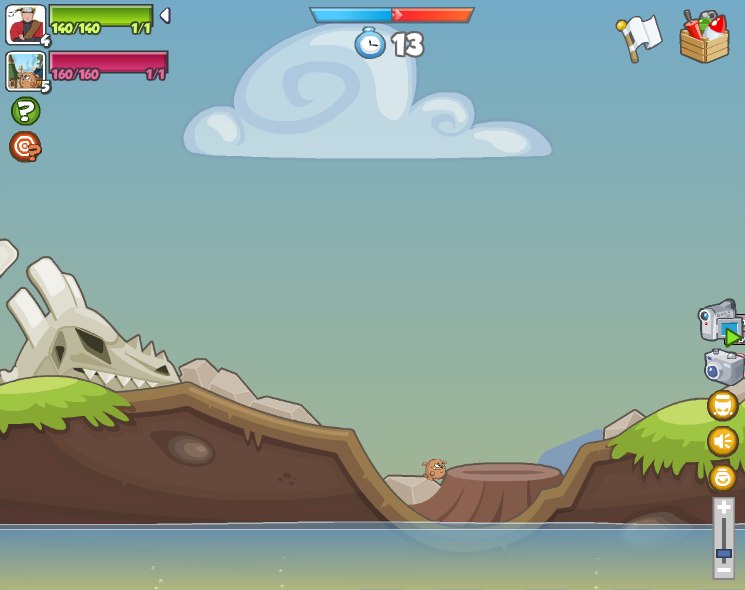This screenshot has width=745, height=590.
Task: Take a screenshot with the photo camera
Action: (x=723, y=366)
